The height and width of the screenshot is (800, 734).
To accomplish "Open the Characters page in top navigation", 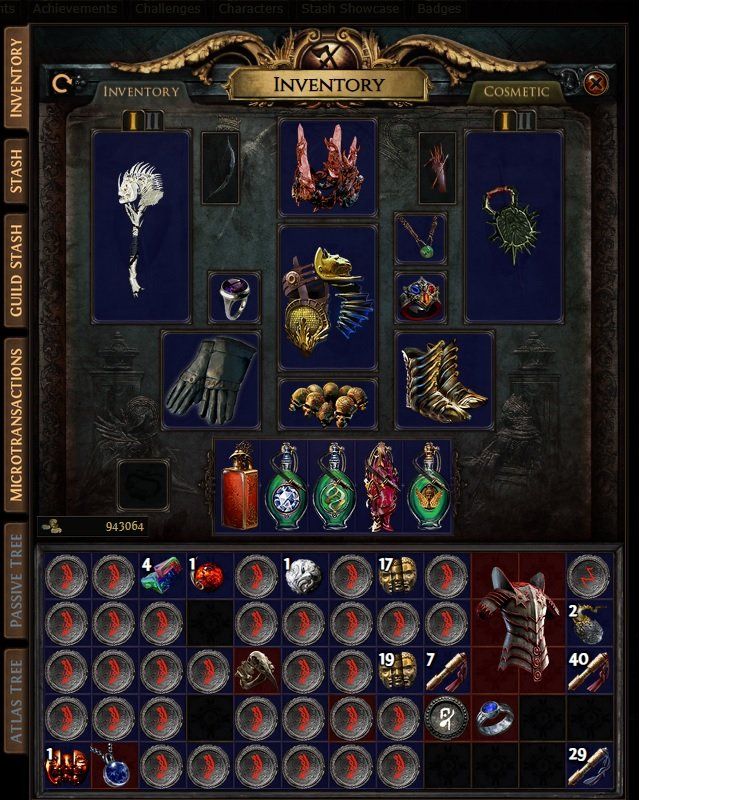I will point(250,8).
